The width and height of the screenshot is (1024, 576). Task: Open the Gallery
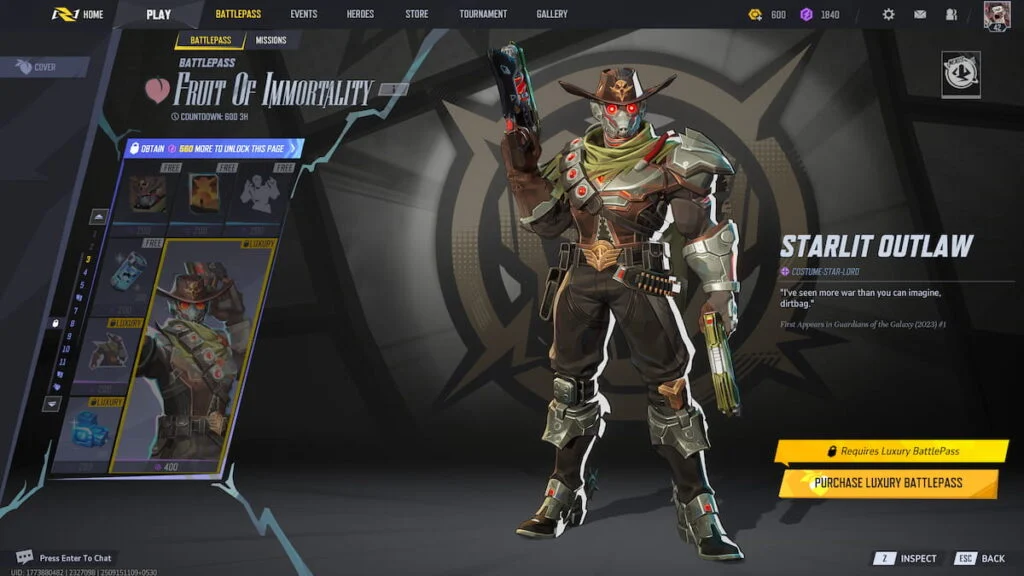point(551,14)
